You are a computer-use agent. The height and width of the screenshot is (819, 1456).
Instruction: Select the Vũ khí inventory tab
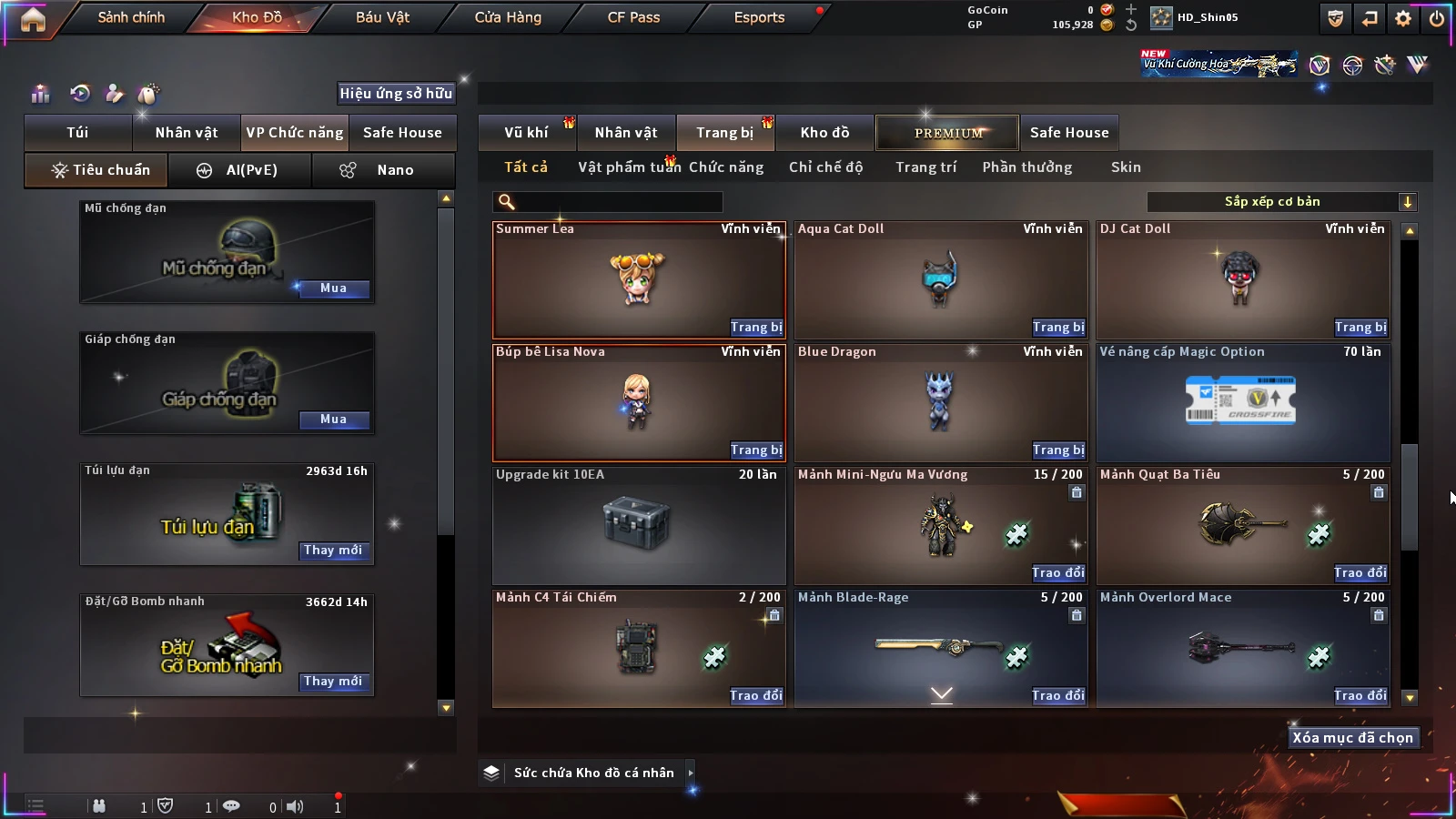tap(526, 133)
